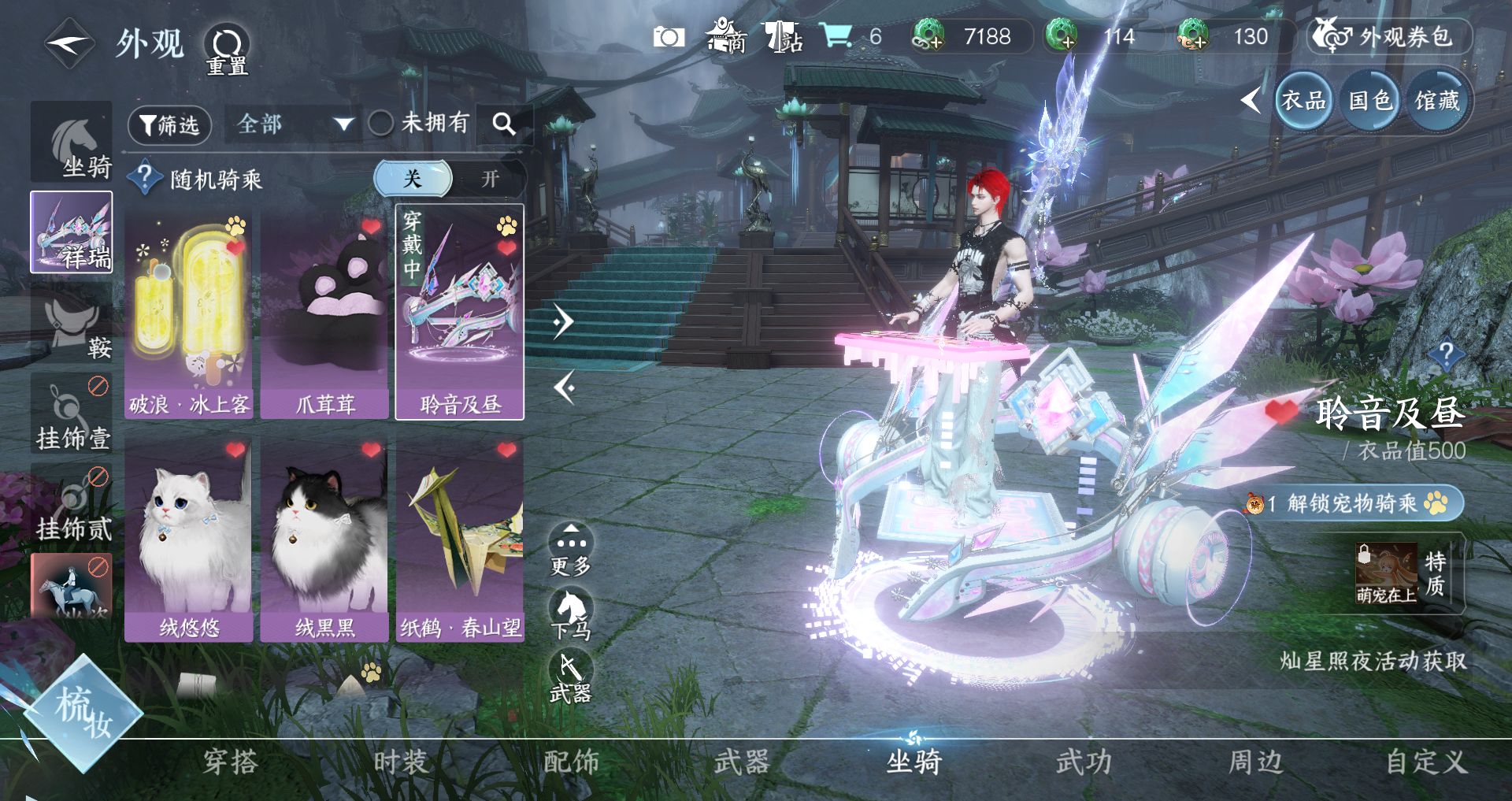Toggle the 未拥有 radio option
1512x801 pixels.
381,123
